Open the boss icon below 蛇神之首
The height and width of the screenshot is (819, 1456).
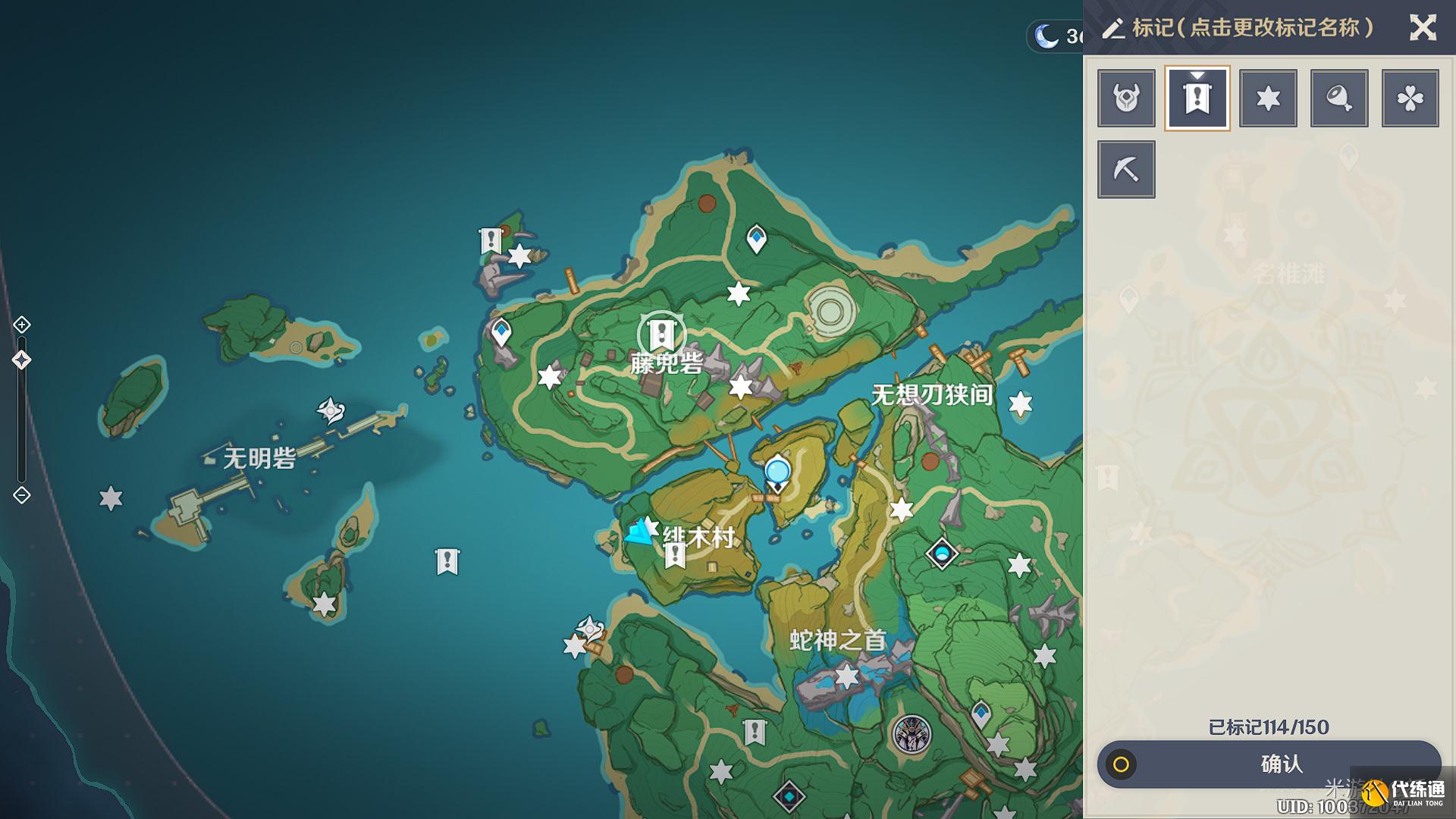pos(911,733)
